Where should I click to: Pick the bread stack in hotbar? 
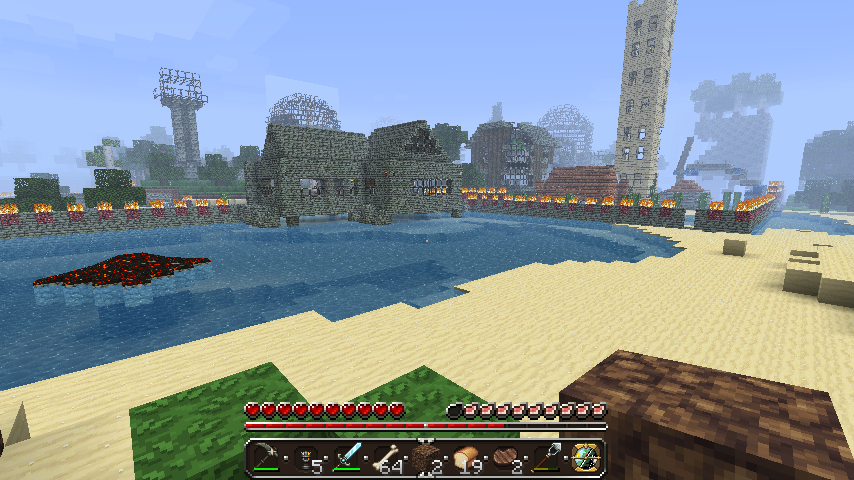coord(467,458)
